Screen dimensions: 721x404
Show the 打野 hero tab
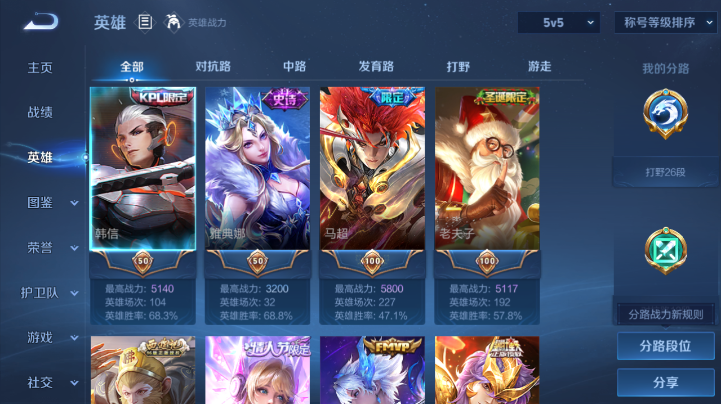tap(458, 67)
